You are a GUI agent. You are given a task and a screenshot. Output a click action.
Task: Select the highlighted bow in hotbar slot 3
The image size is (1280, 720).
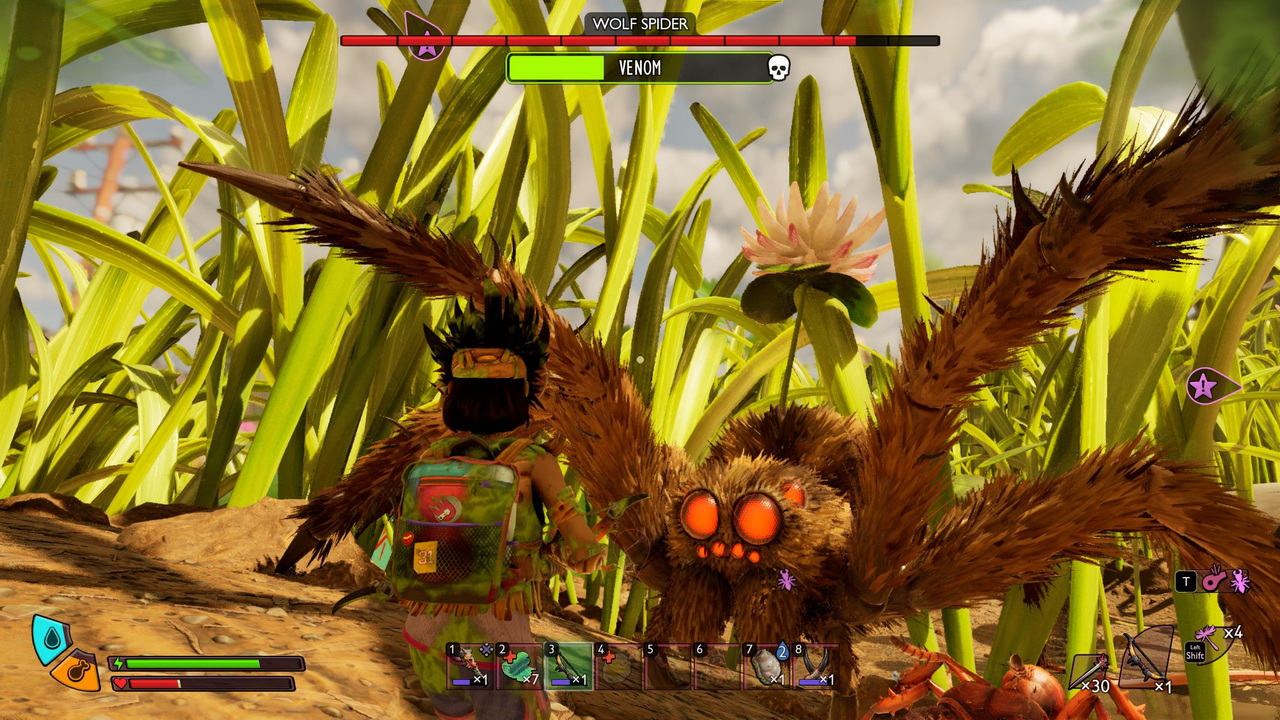(x=569, y=665)
